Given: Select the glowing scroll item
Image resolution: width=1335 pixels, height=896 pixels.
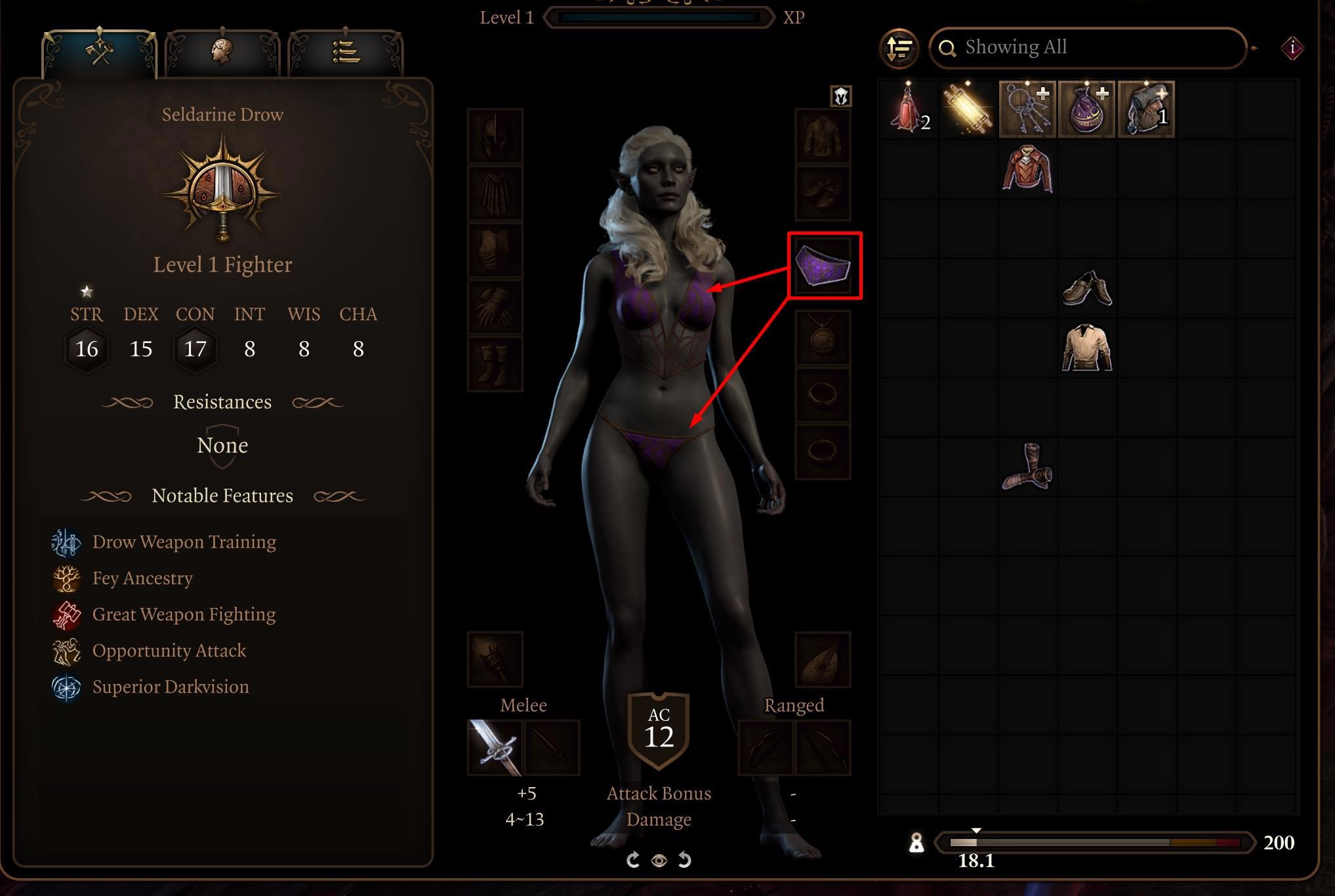Looking at the screenshot, I should click(x=968, y=109).
